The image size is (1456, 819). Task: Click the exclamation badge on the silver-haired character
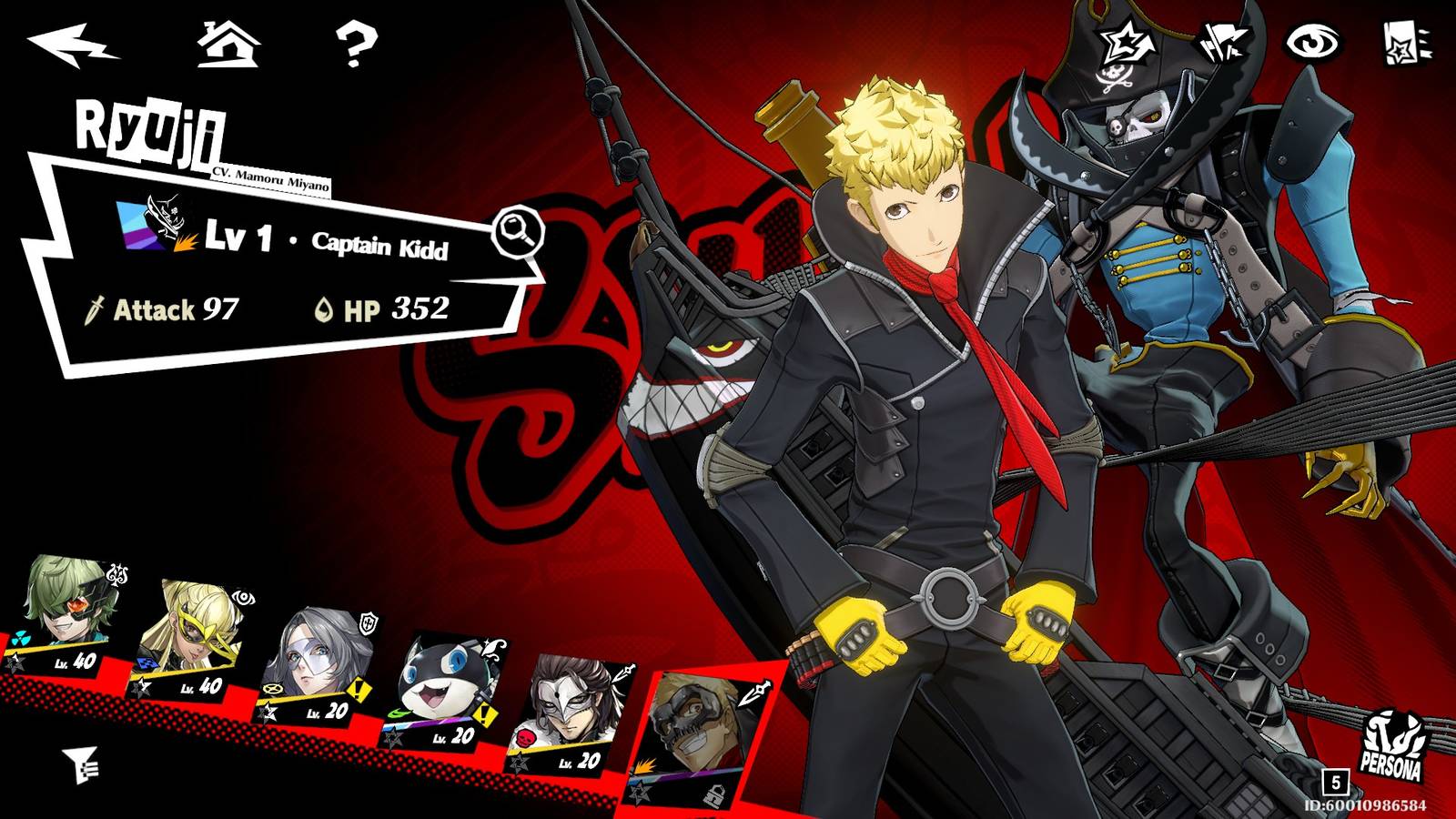tap(358, 691)
